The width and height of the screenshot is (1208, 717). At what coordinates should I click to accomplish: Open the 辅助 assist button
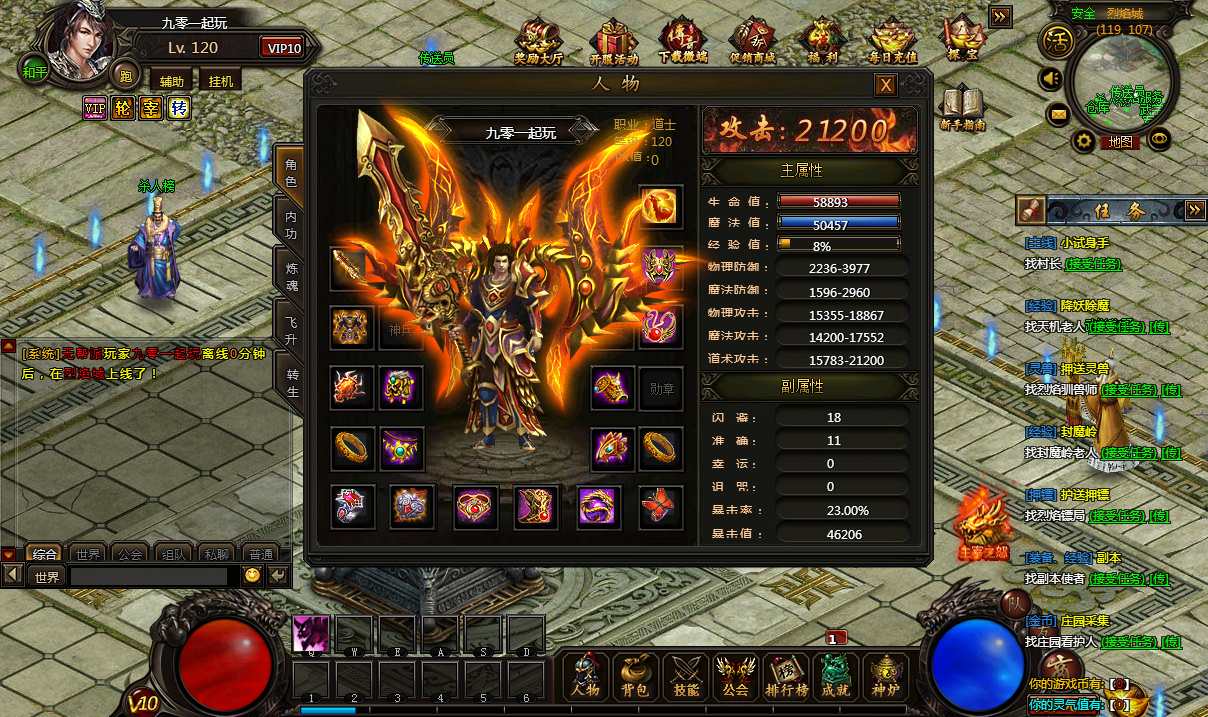(x=171, y=81)
